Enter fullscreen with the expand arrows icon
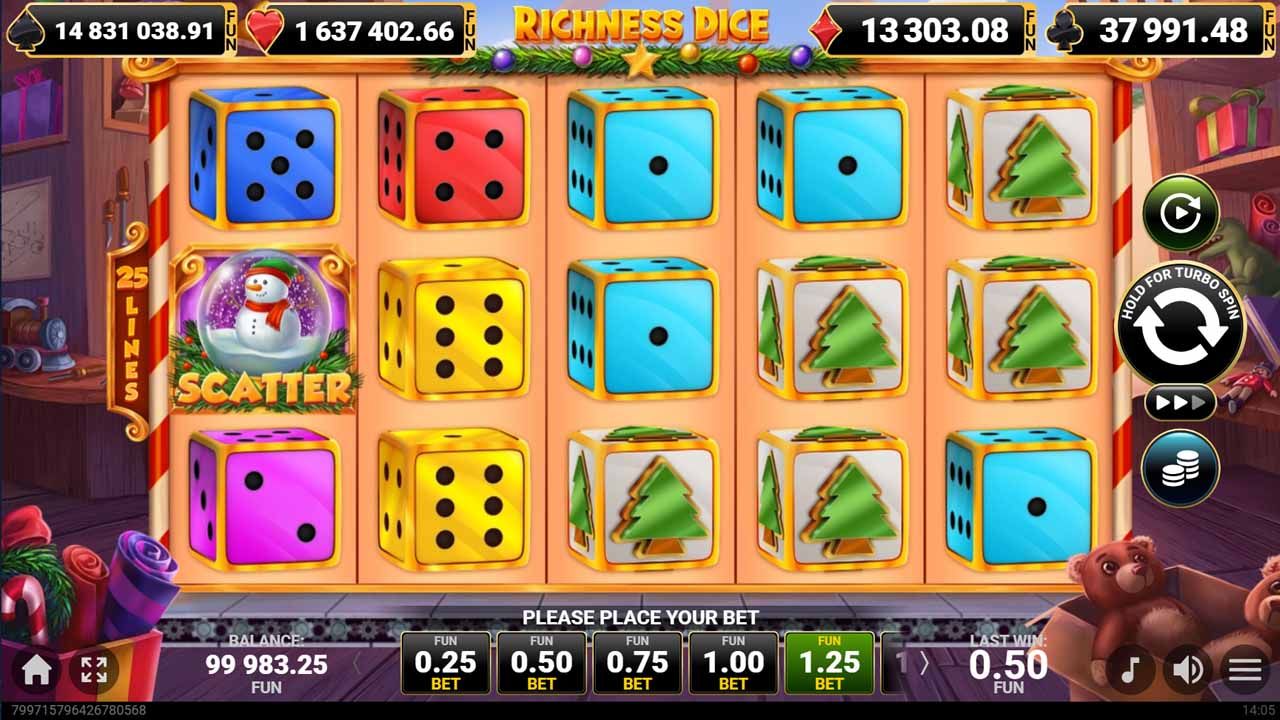 coord(95,671)
